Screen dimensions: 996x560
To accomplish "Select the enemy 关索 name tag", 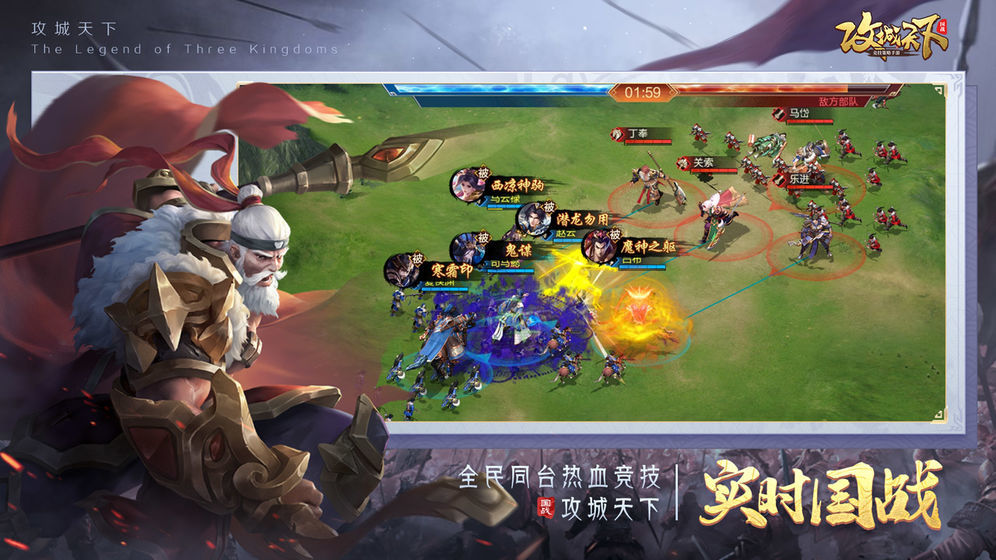I will 702,163.
